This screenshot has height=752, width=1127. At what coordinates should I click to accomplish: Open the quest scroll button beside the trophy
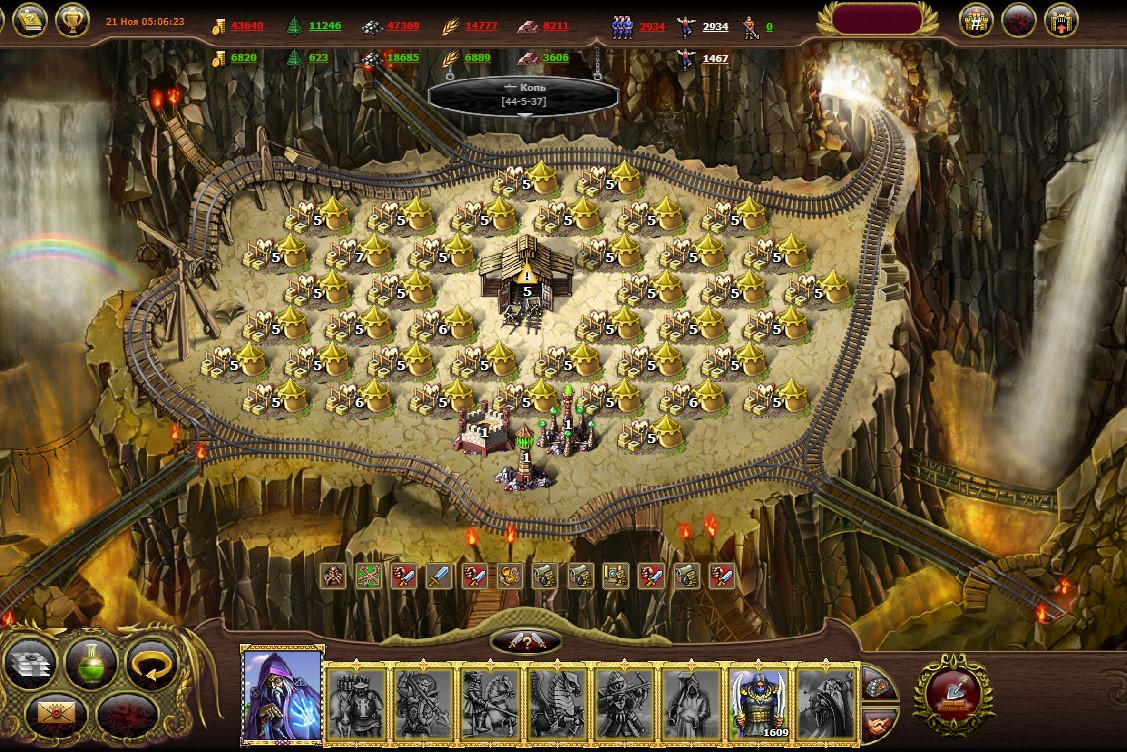point(29,19)
